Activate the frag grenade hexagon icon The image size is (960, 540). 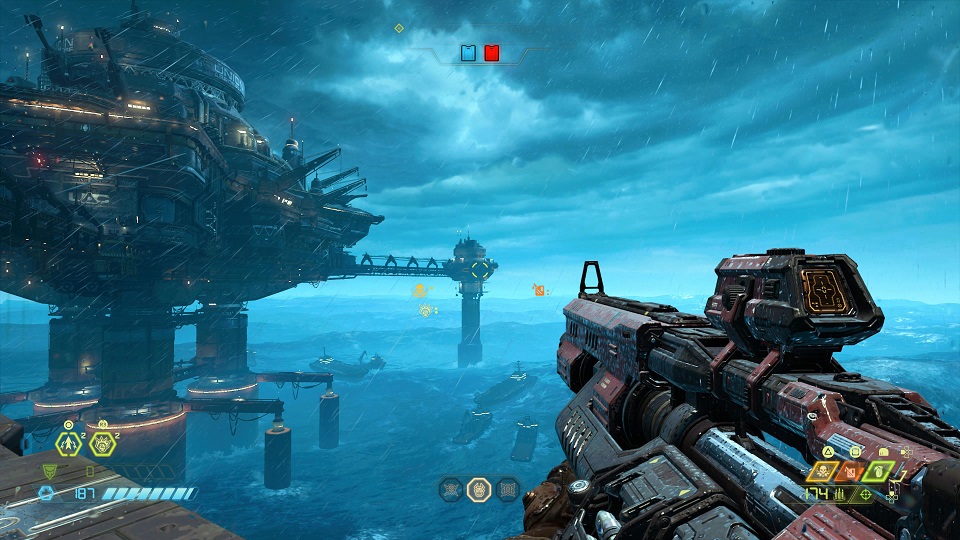[x=68, y=443]
